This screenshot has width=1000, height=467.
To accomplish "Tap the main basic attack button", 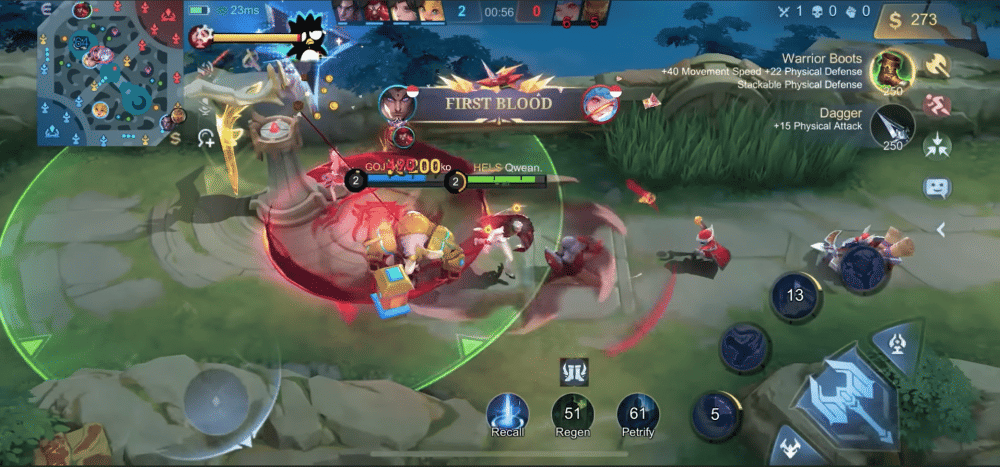I will tap(848, 395).
